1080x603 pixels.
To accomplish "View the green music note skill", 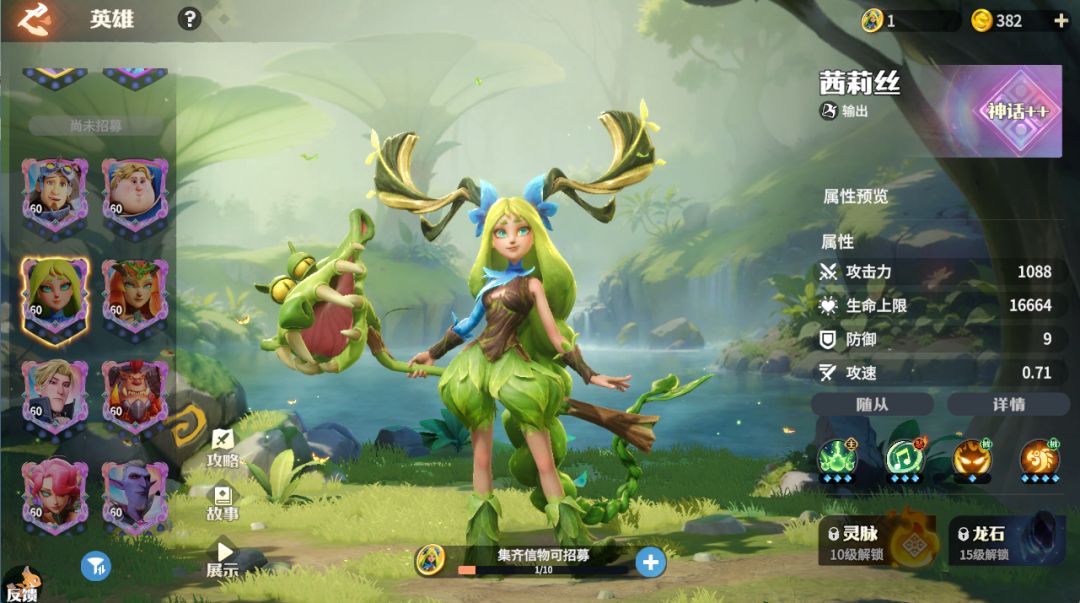I will click(905, 458).
